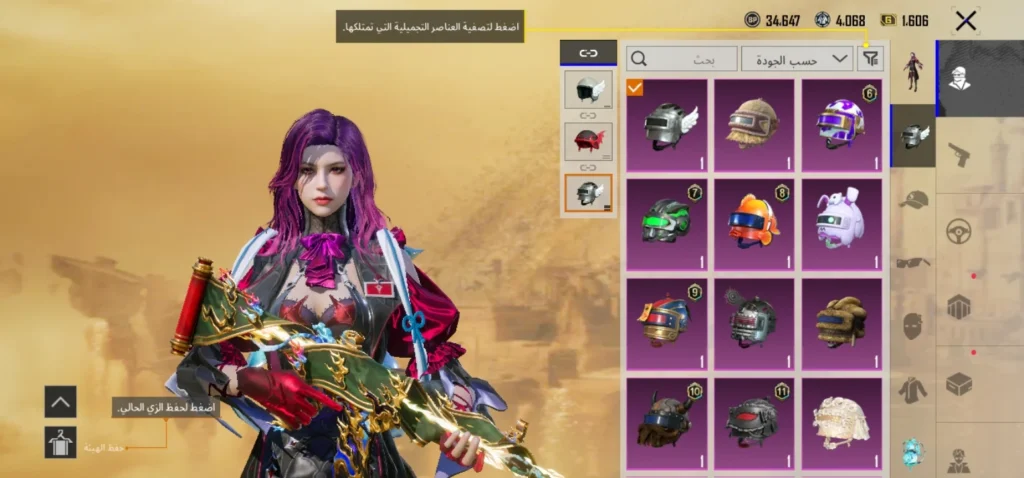Click the upward arrow button at bottom left
1024x478 pixels.
tap(60, 402)
